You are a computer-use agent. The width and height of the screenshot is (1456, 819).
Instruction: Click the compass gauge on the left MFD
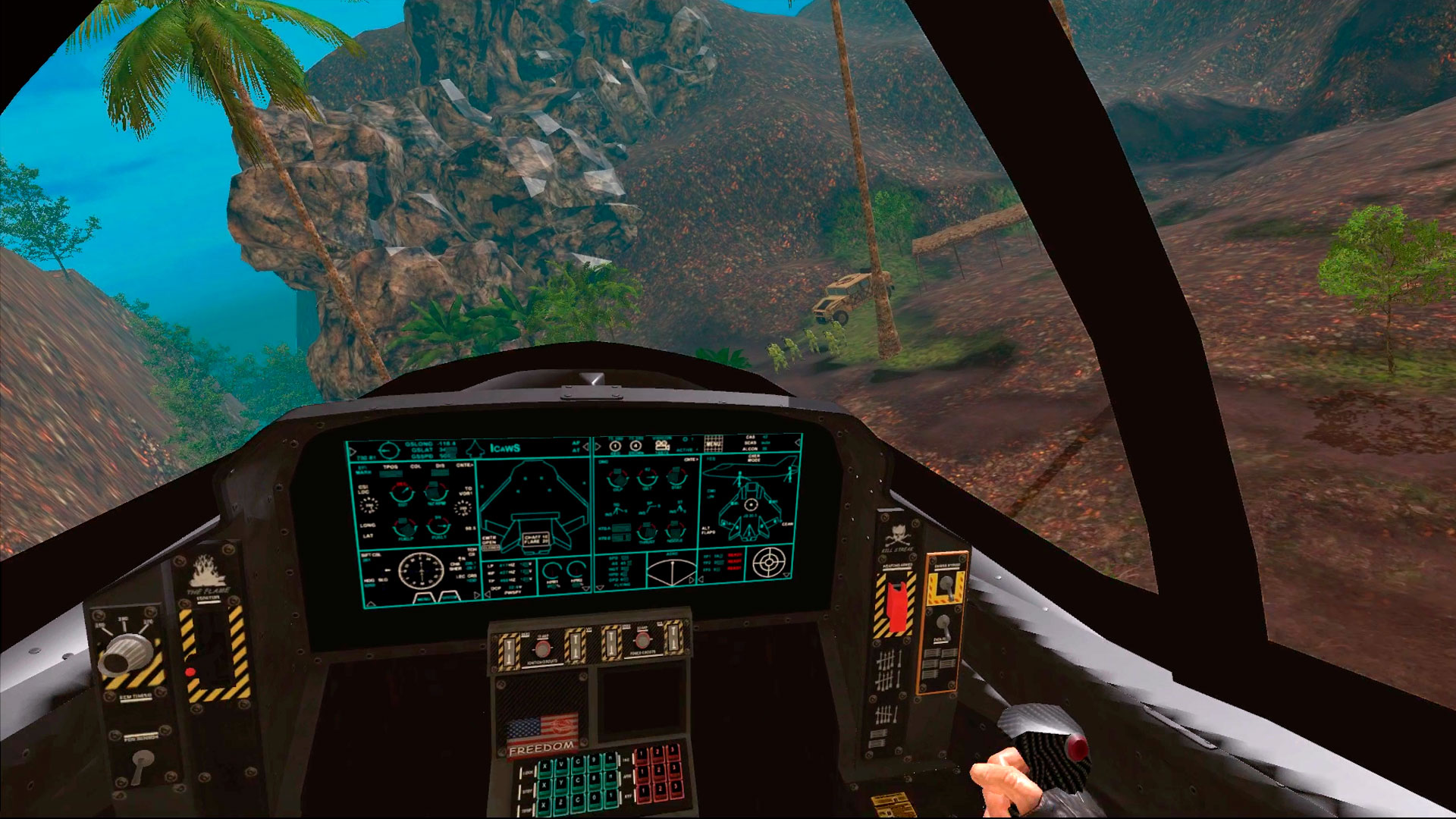click(421, 573)
